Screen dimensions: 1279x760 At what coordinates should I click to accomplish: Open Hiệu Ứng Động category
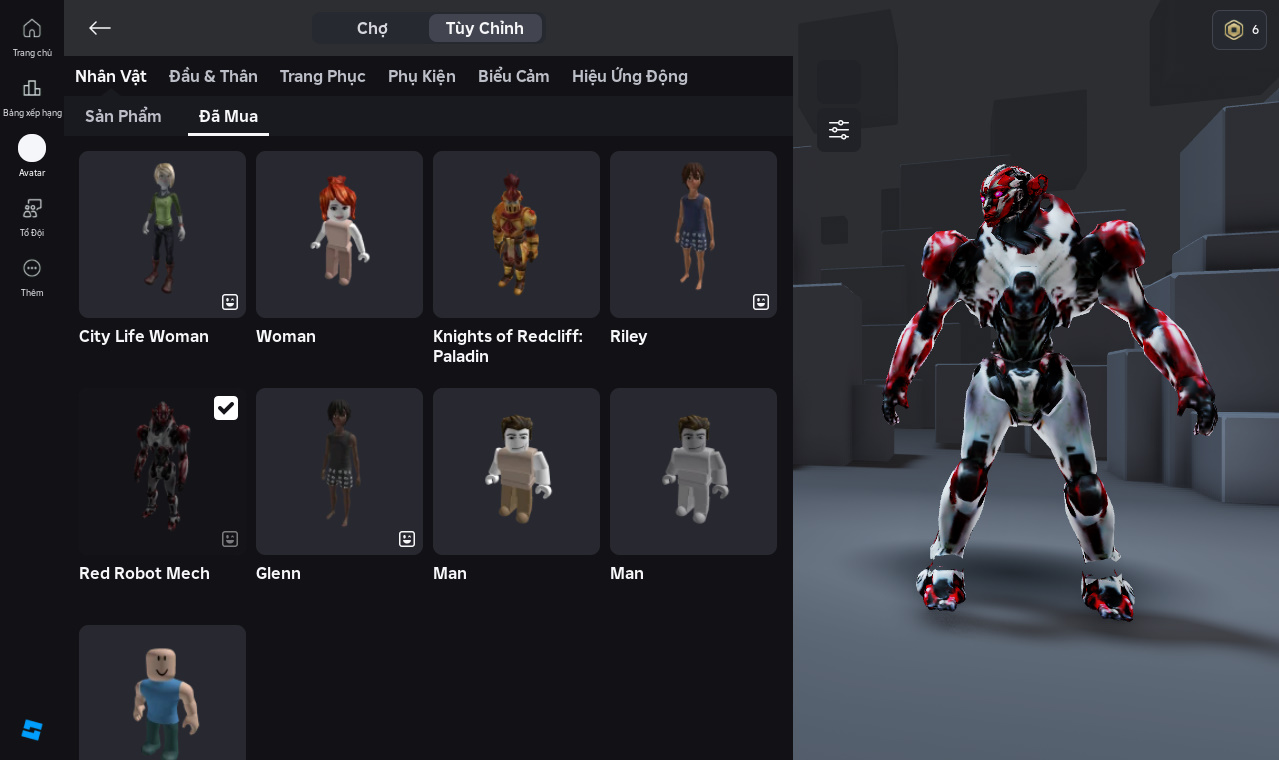629,76
